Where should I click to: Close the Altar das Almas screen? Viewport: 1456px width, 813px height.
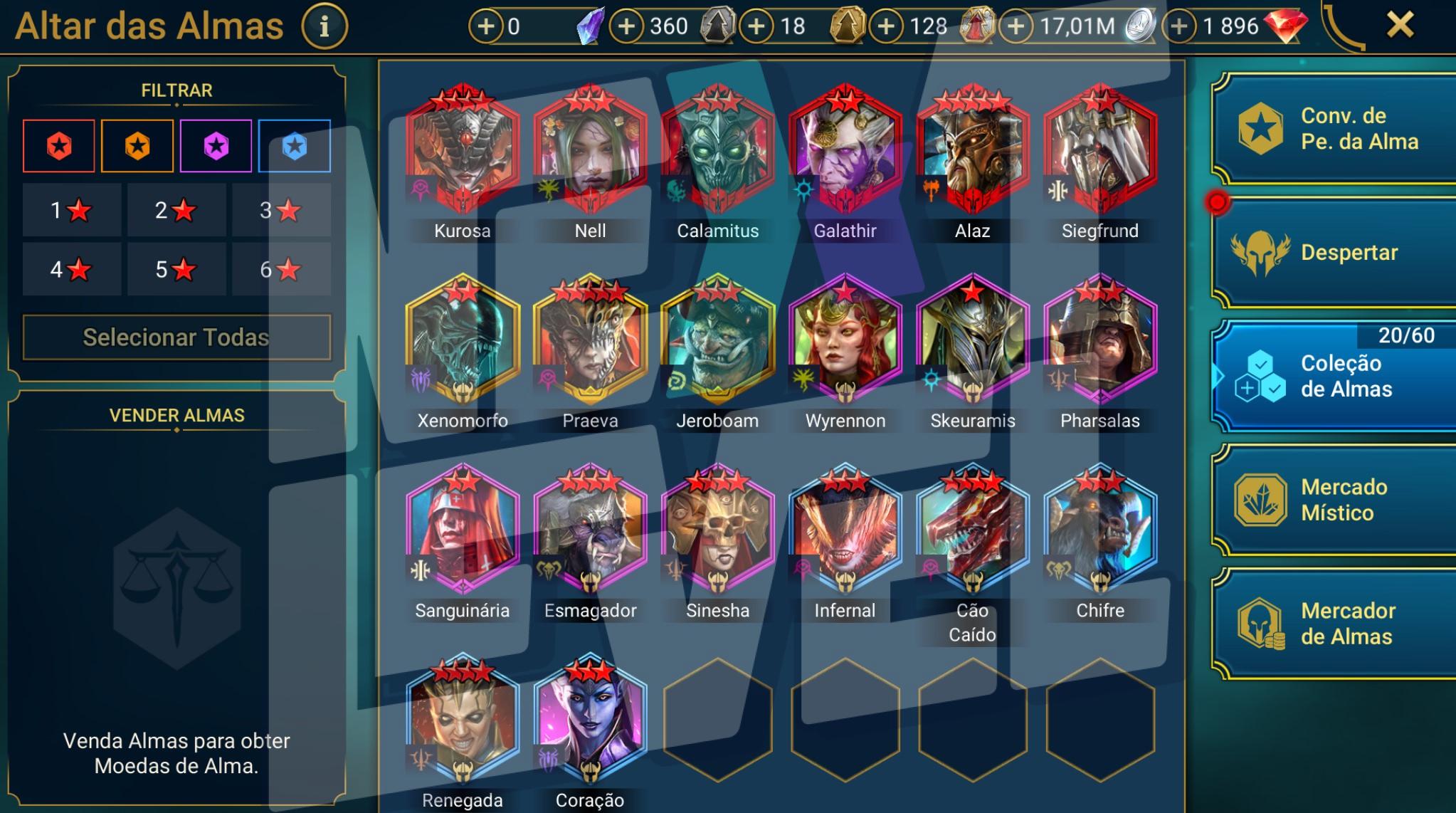[1399, 26]
